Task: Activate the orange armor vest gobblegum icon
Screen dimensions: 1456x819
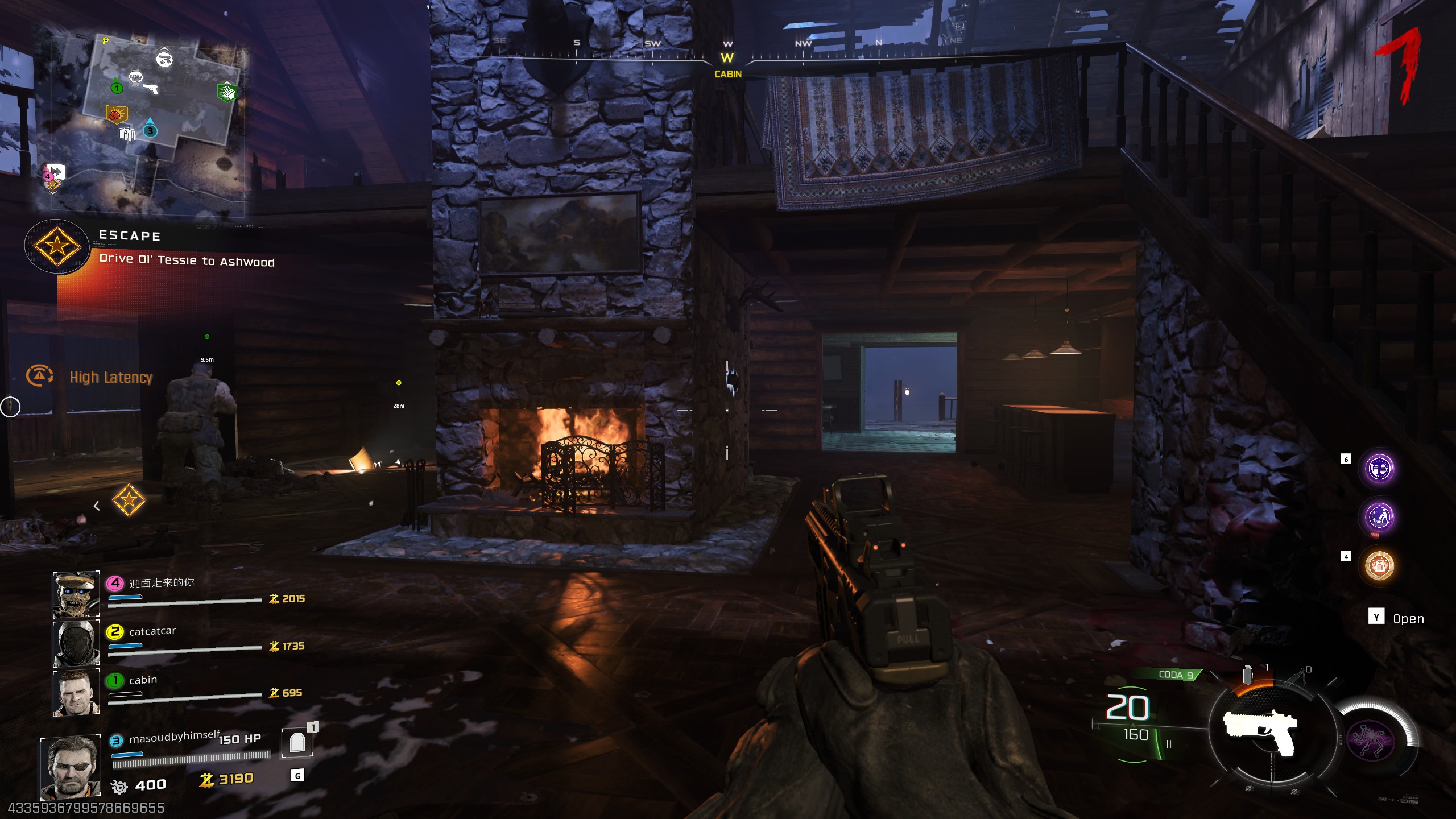Action: 1379,565
